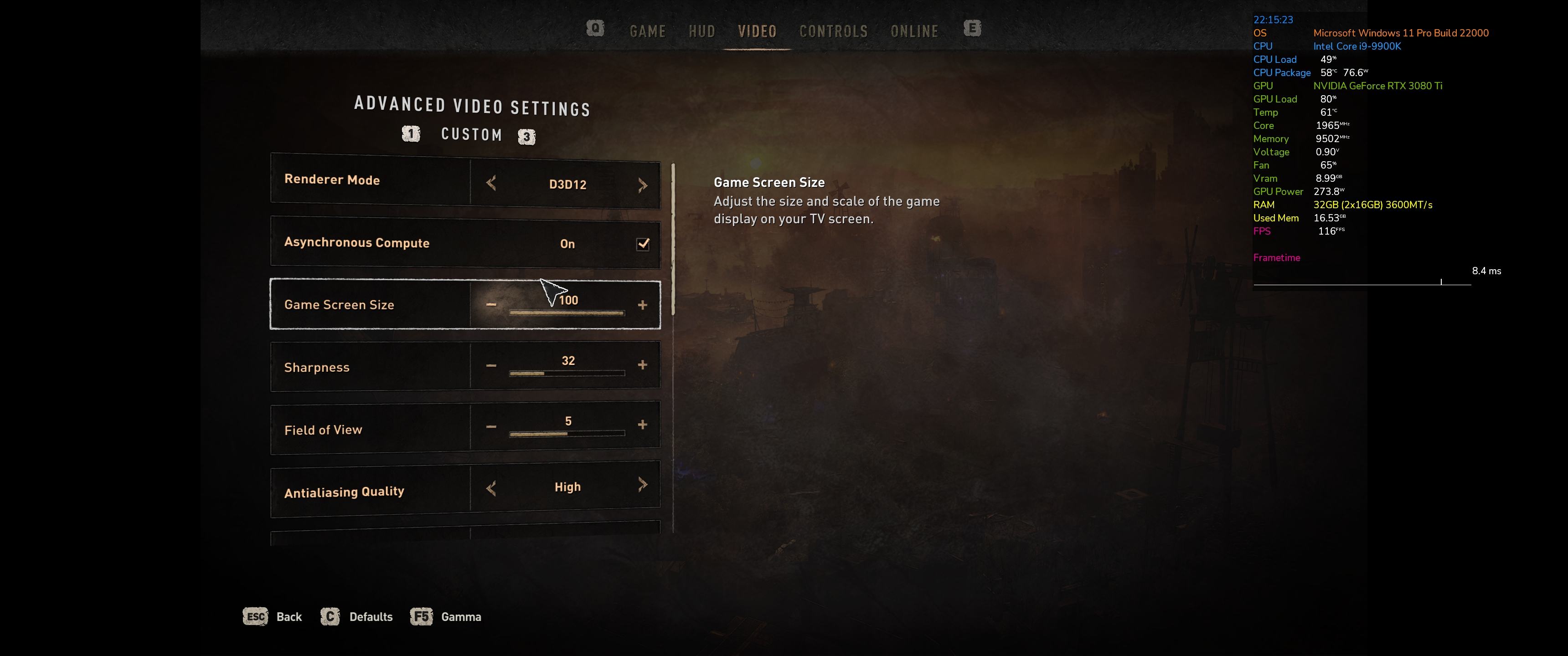This screenshot has height=656, width=1568.
Task: Decrease Game Screen Size with minus
Action: point(491,304)
